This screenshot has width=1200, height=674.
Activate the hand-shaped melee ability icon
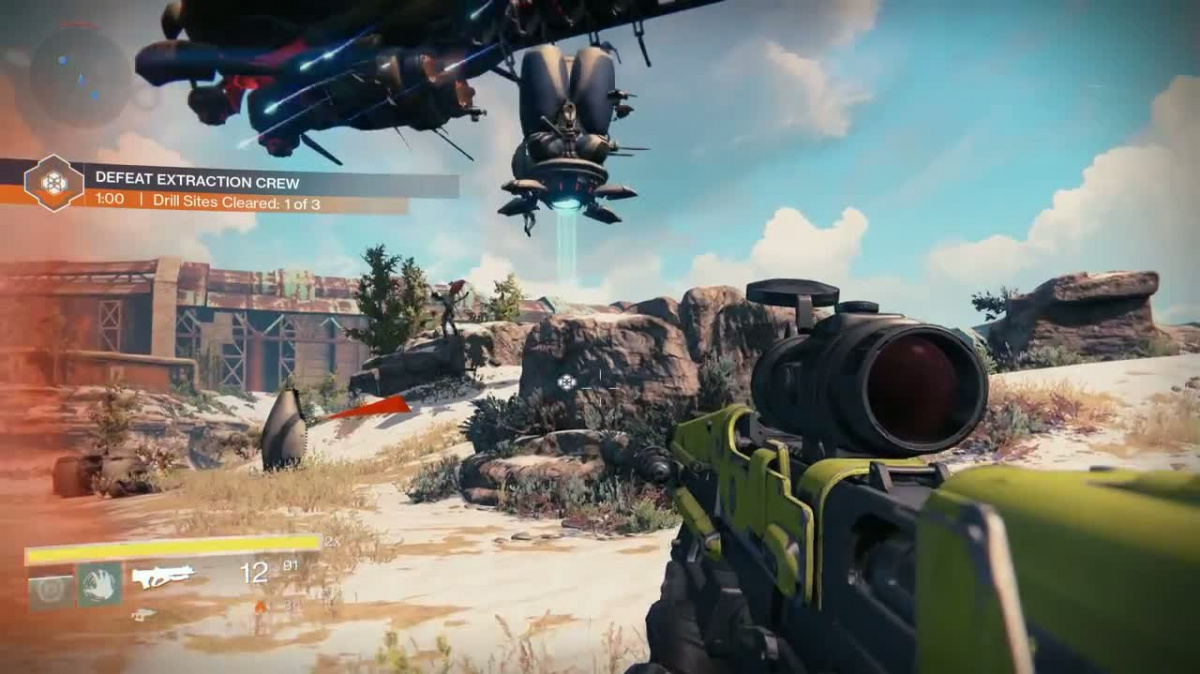[100, 584]
